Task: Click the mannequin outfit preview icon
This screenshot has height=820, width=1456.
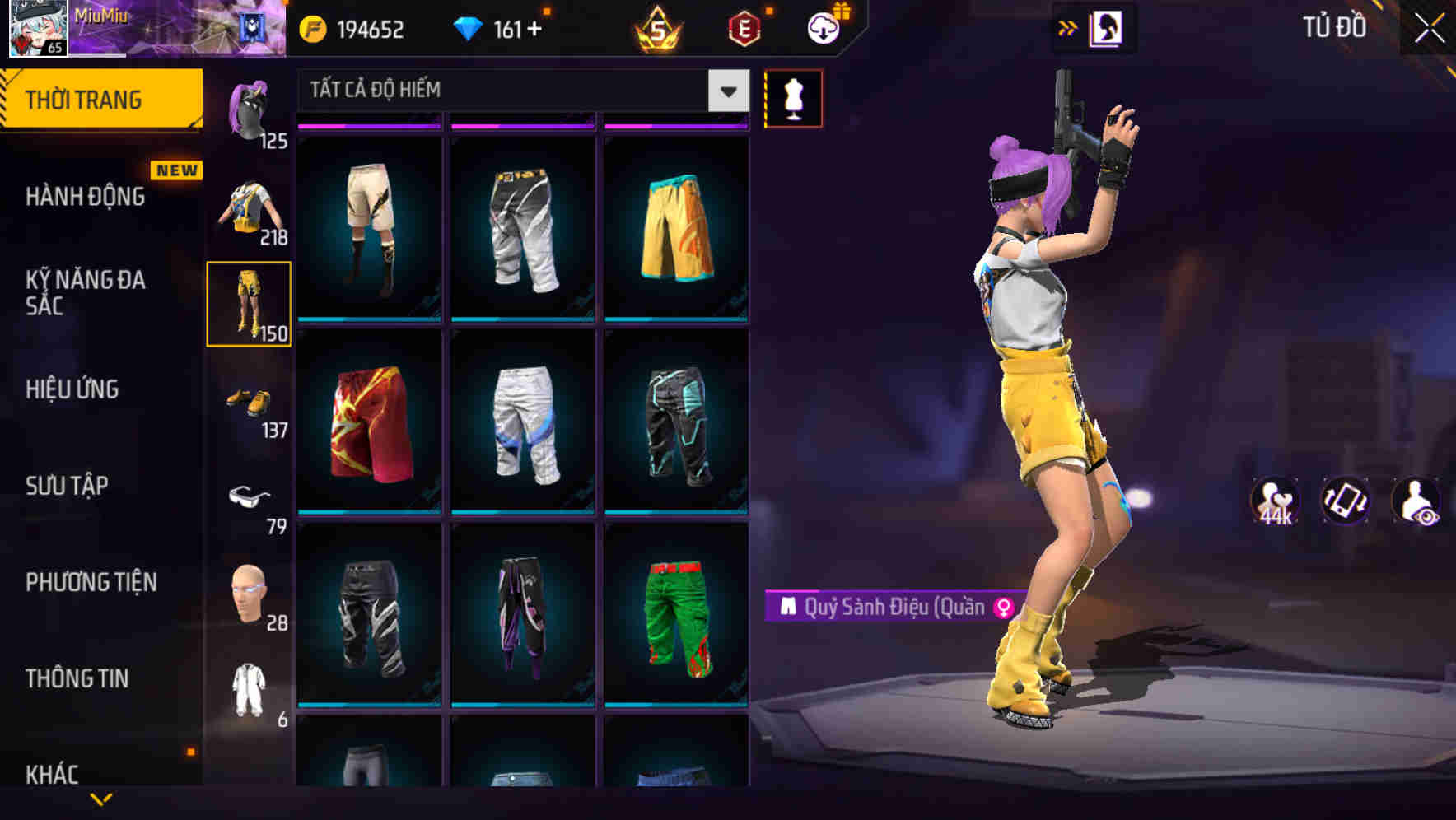Action: pos(792,97)
